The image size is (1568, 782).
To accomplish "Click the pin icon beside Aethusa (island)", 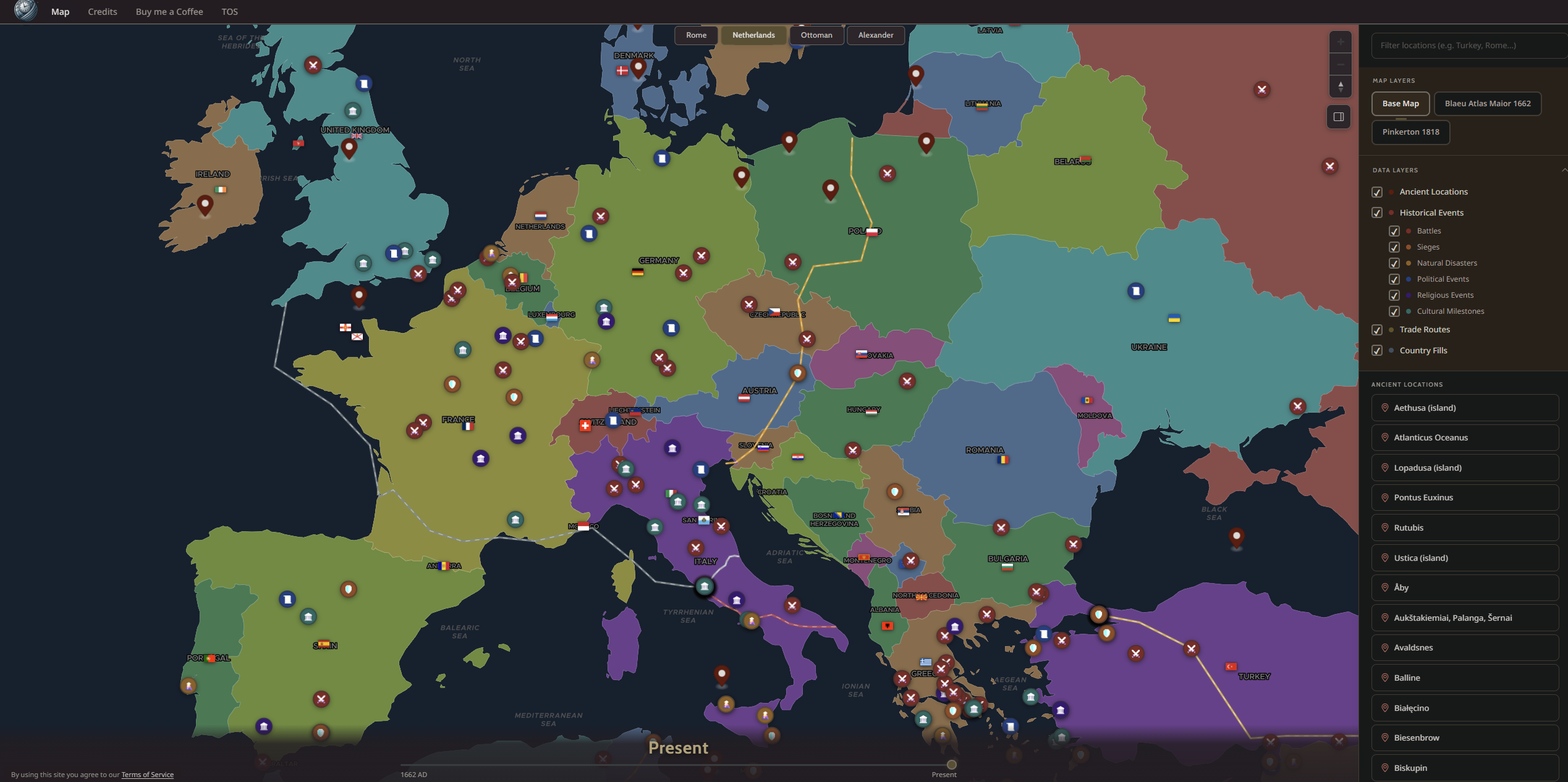I will pyautogui.click(x=1384, y=408).
